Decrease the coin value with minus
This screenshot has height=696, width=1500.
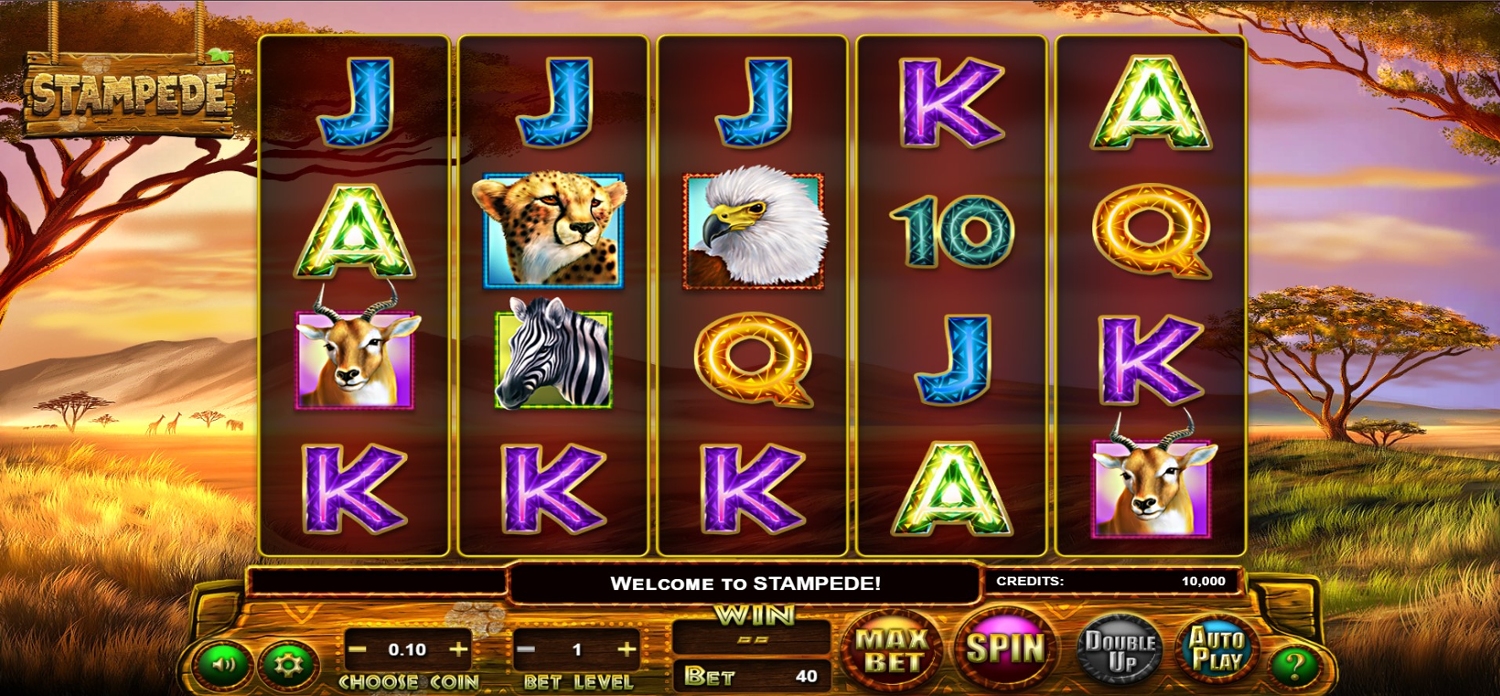(357, 650)
